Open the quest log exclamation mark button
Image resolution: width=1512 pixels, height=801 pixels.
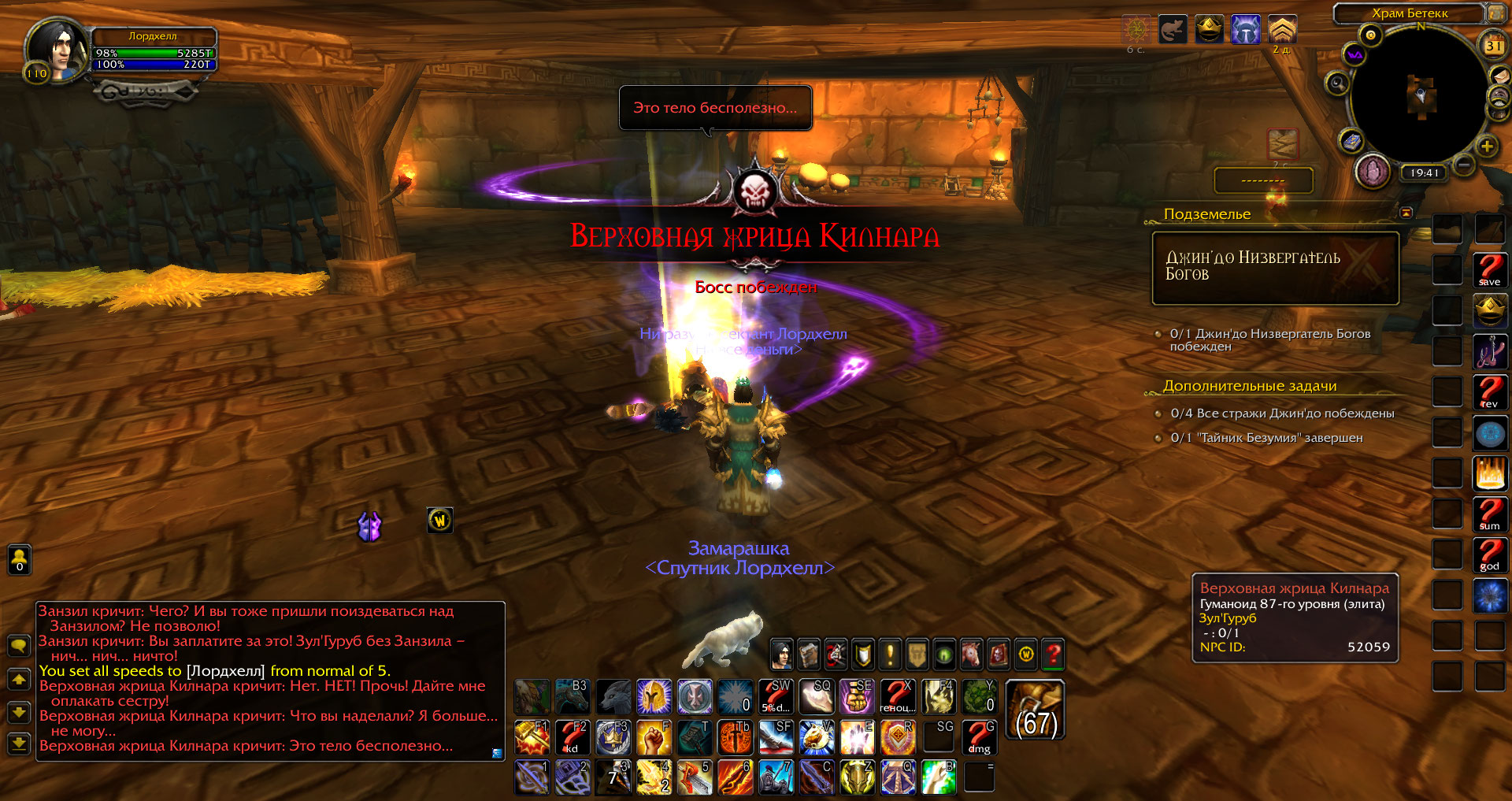click(x=890, y=654)
